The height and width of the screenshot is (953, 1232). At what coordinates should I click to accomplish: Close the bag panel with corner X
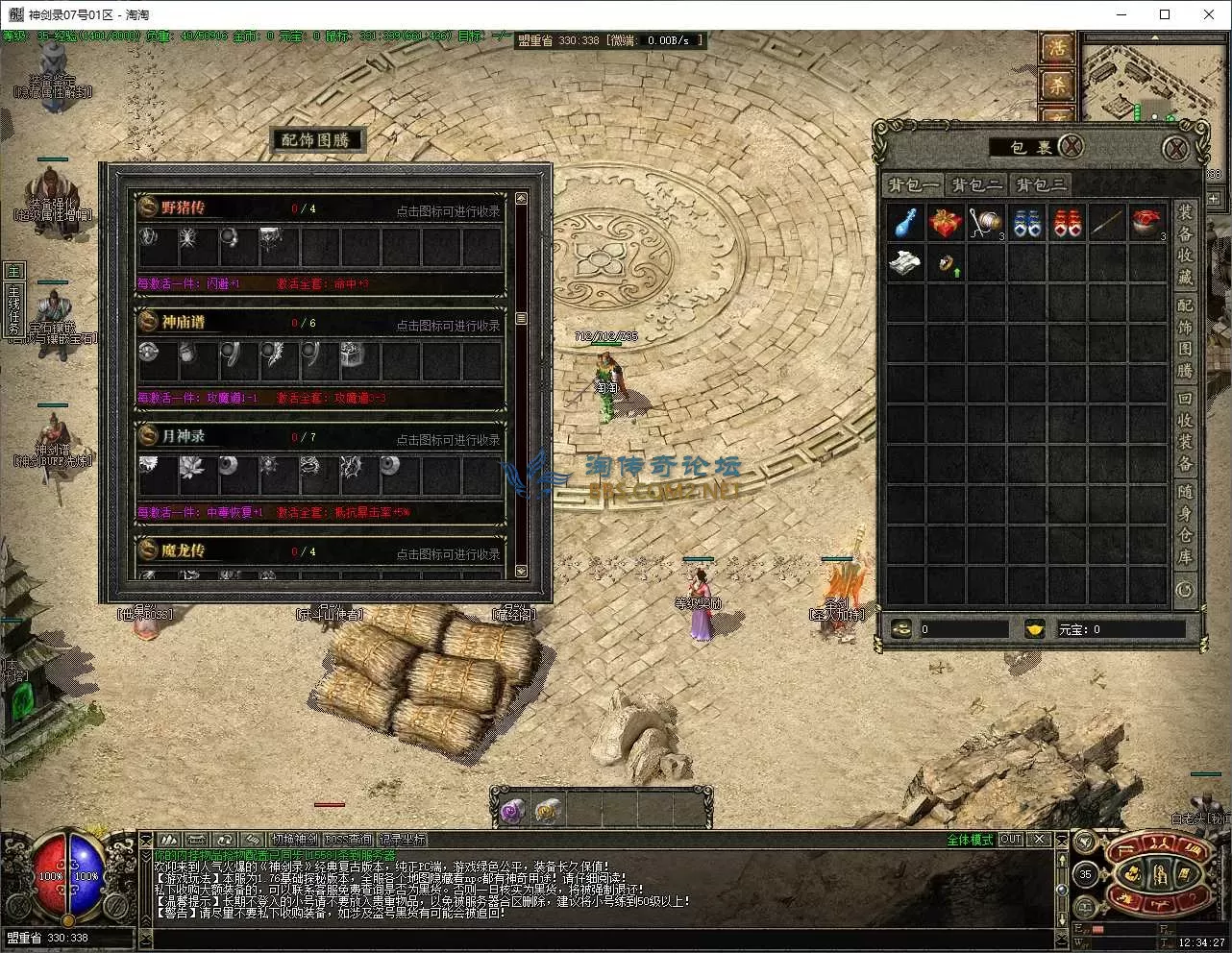pyautogui.click(x=1174, y=149)
